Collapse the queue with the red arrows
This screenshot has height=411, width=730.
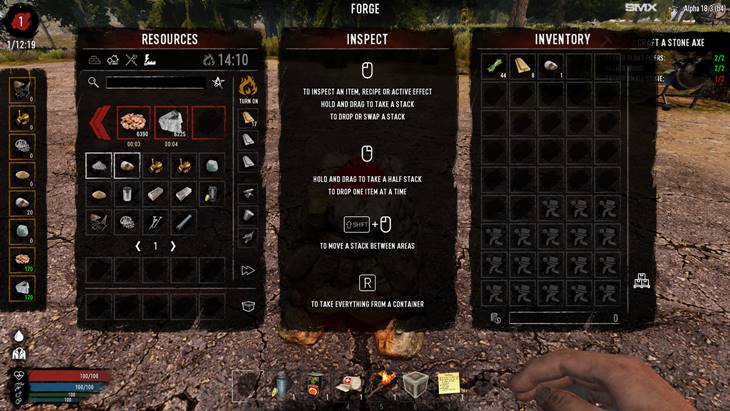click(x=100, y=123)
